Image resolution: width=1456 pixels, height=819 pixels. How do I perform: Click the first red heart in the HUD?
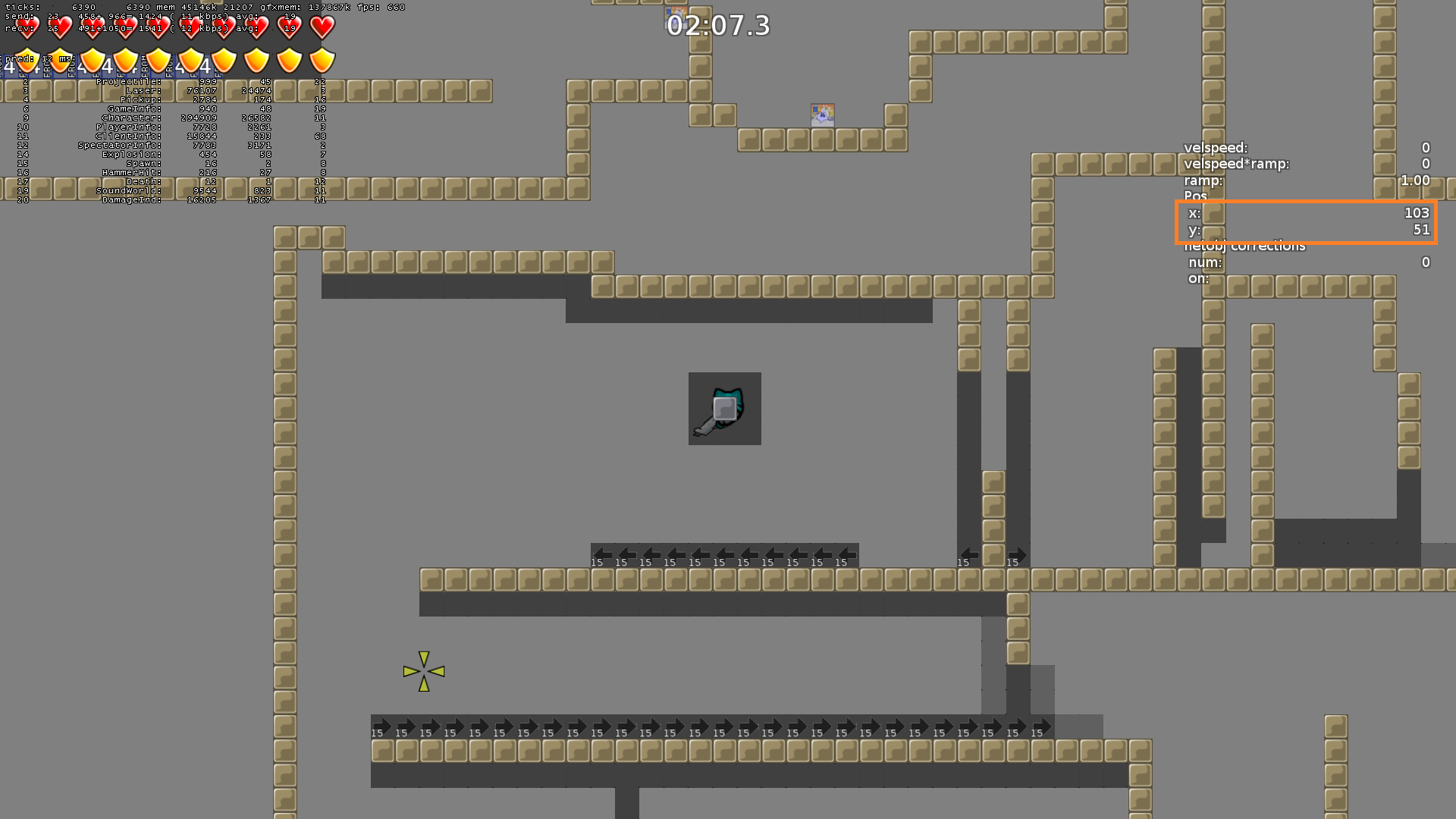point(27,27)
